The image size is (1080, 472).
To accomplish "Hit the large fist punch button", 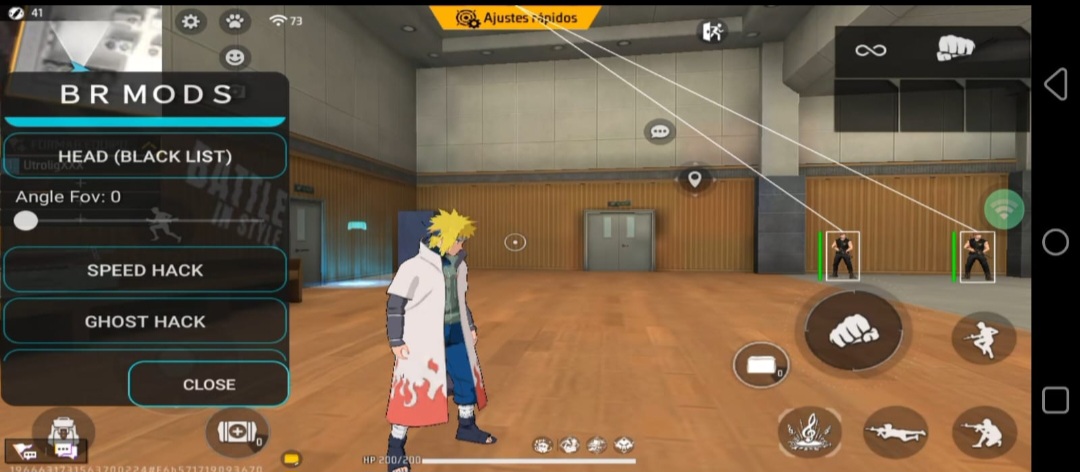I will point(853,331).
